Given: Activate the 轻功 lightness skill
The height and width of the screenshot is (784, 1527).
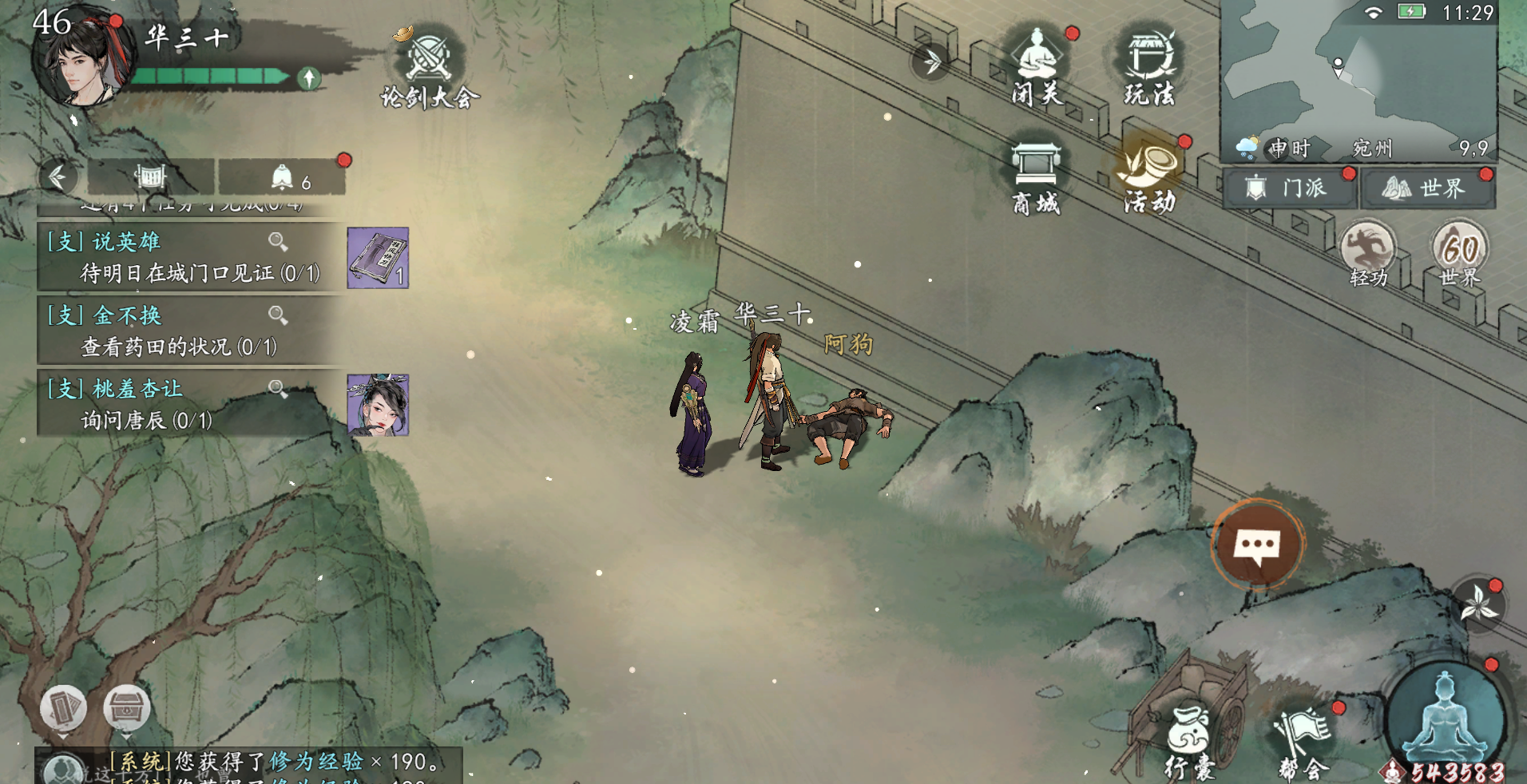Looking at the screenshot, I should click(x=1368, y=252).
